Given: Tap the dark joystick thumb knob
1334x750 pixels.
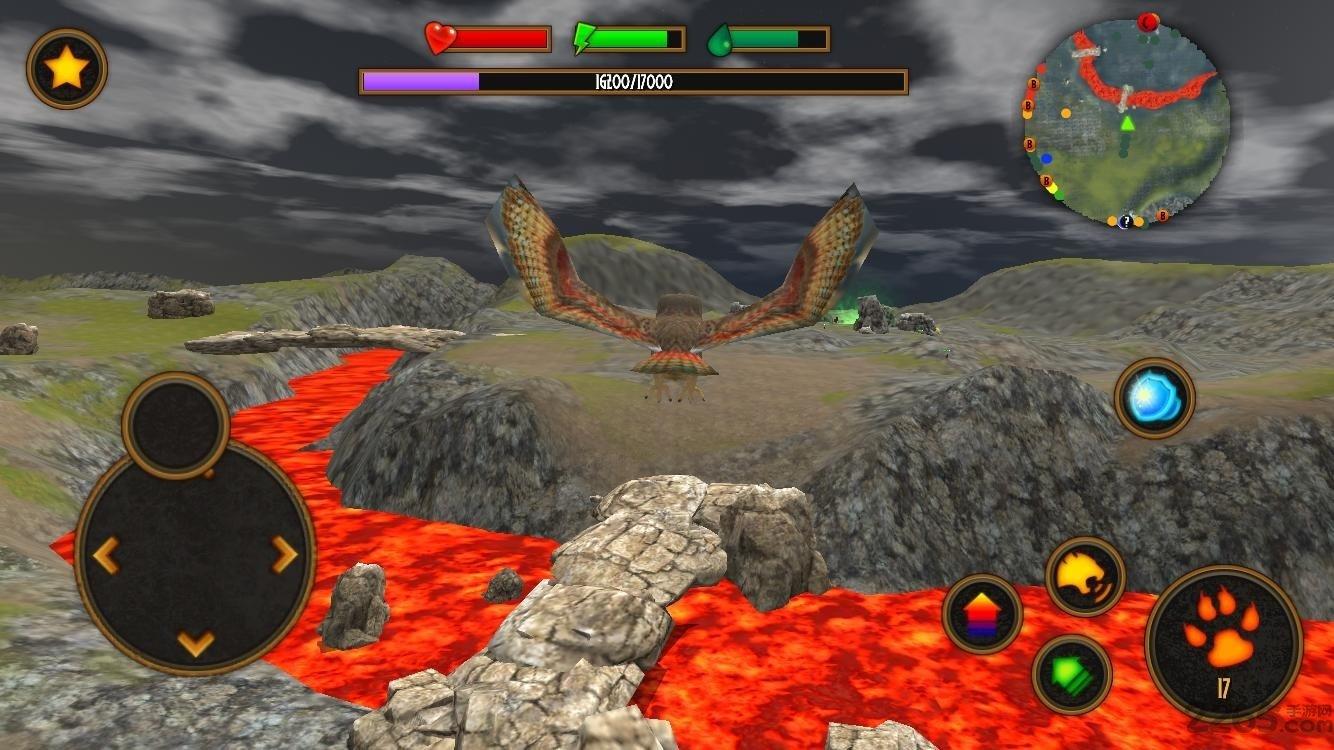Looking at the screenshot, I should point(175,425).
